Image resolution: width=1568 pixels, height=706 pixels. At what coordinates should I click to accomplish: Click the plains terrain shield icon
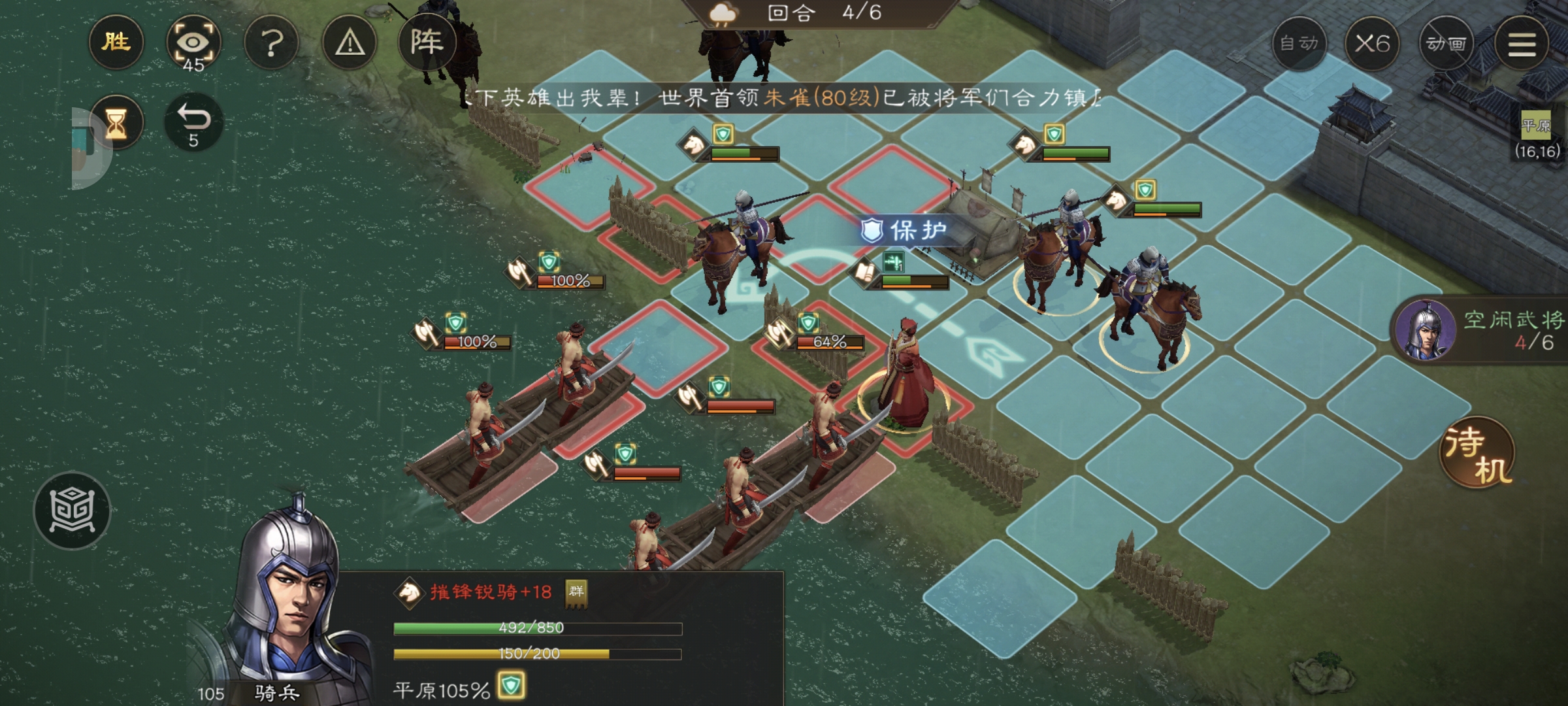pos(511,686)
